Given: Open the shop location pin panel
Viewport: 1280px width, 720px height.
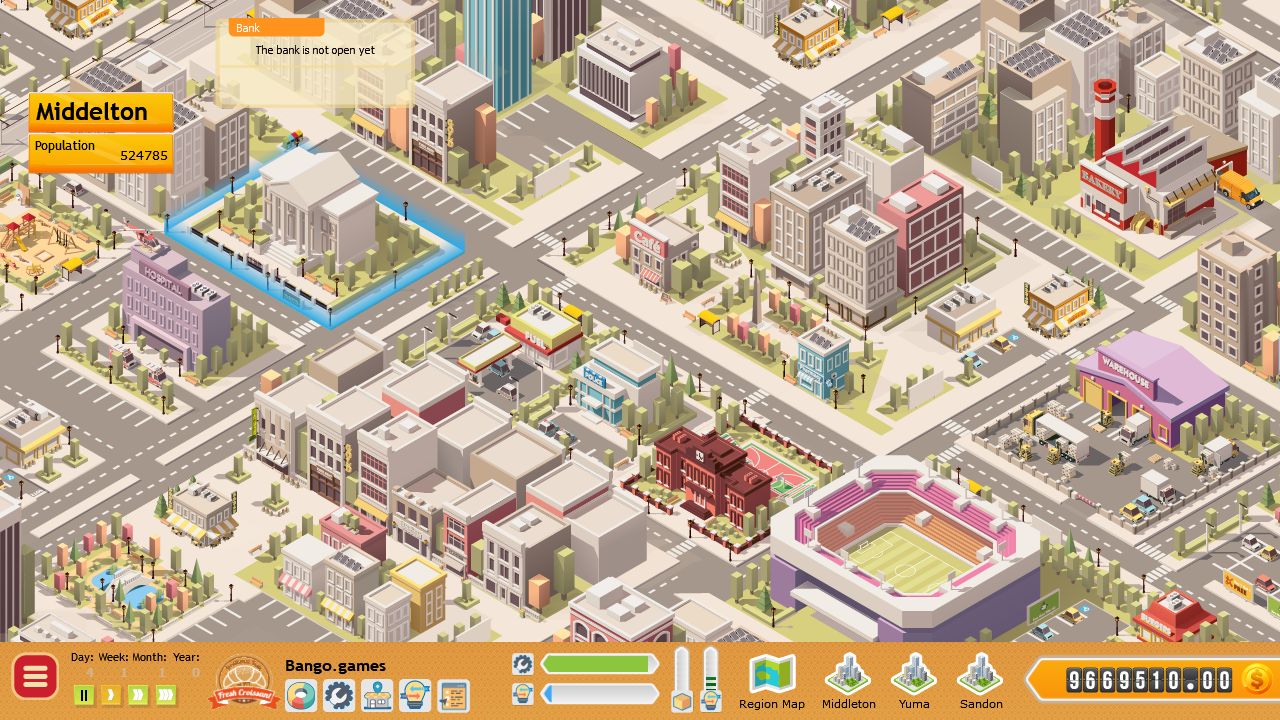Looking at the screenshot, I should (377, 695).
